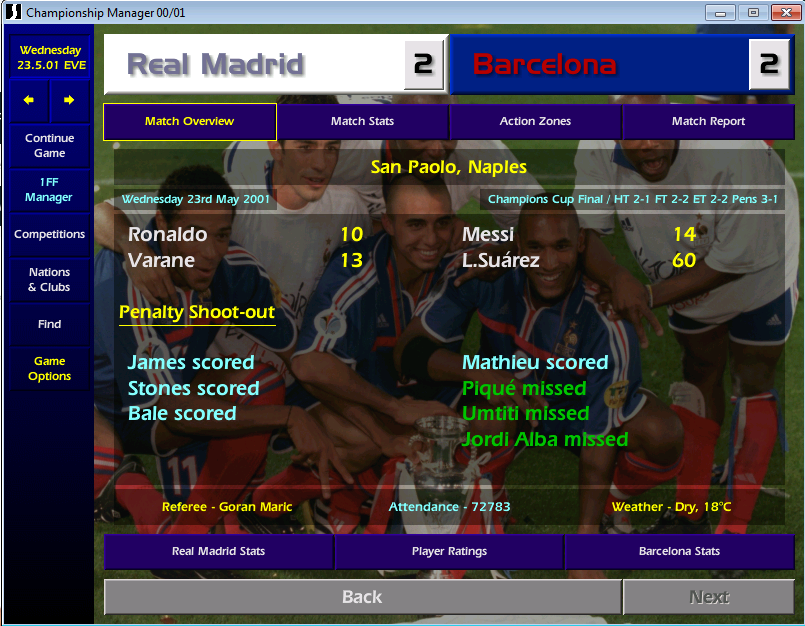Select Nations & Clubs in the sidebar
805x626 pixels.
coord(50,279)
